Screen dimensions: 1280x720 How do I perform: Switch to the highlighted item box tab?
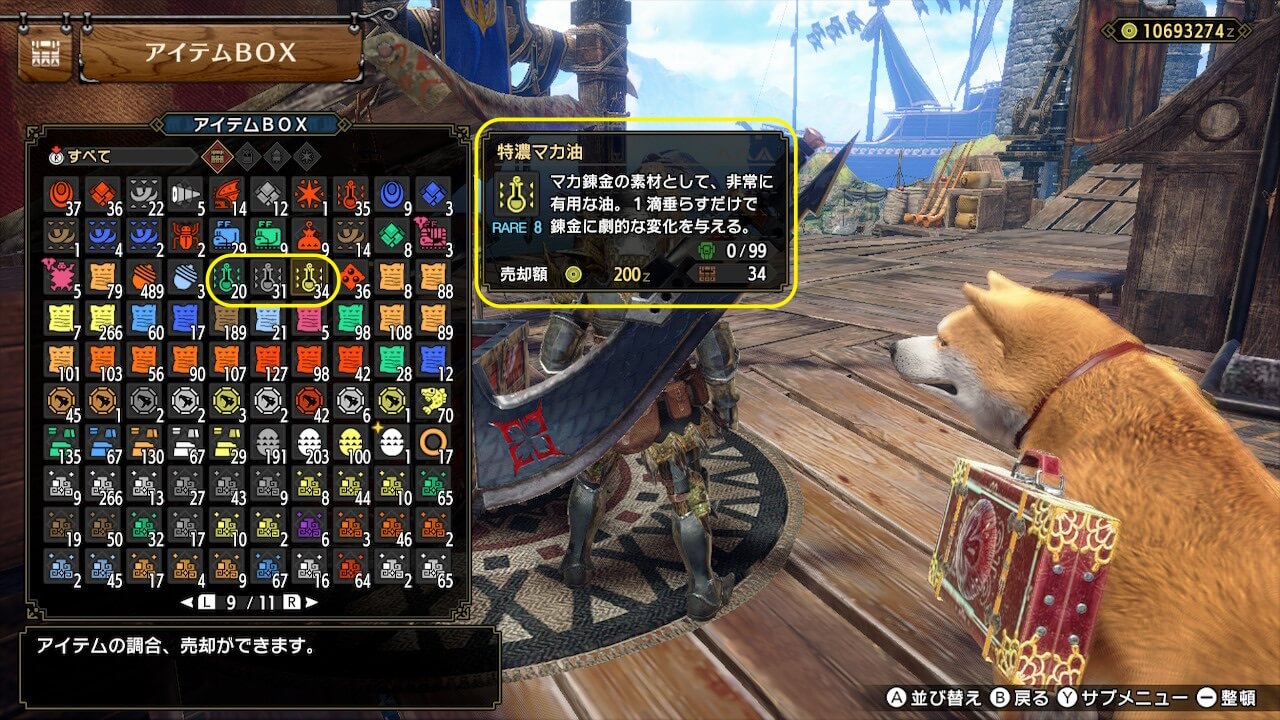coord(215,156)
